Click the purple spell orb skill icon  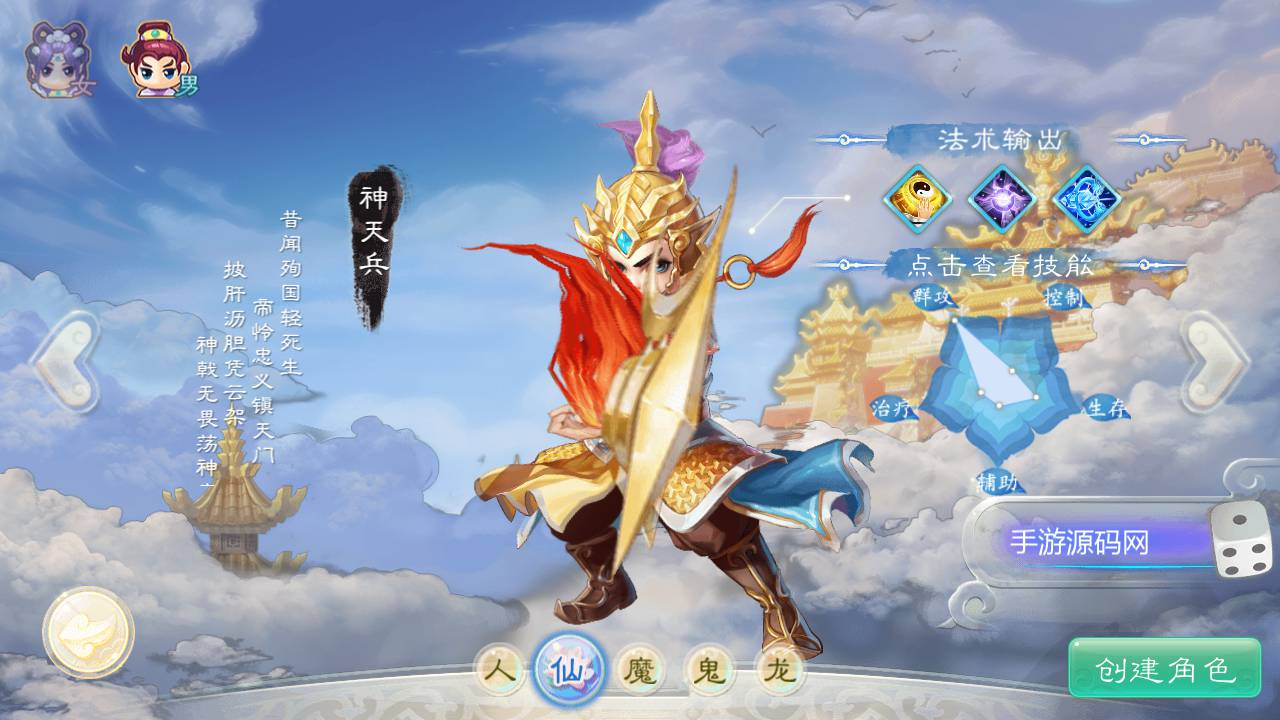point(1001,200)
